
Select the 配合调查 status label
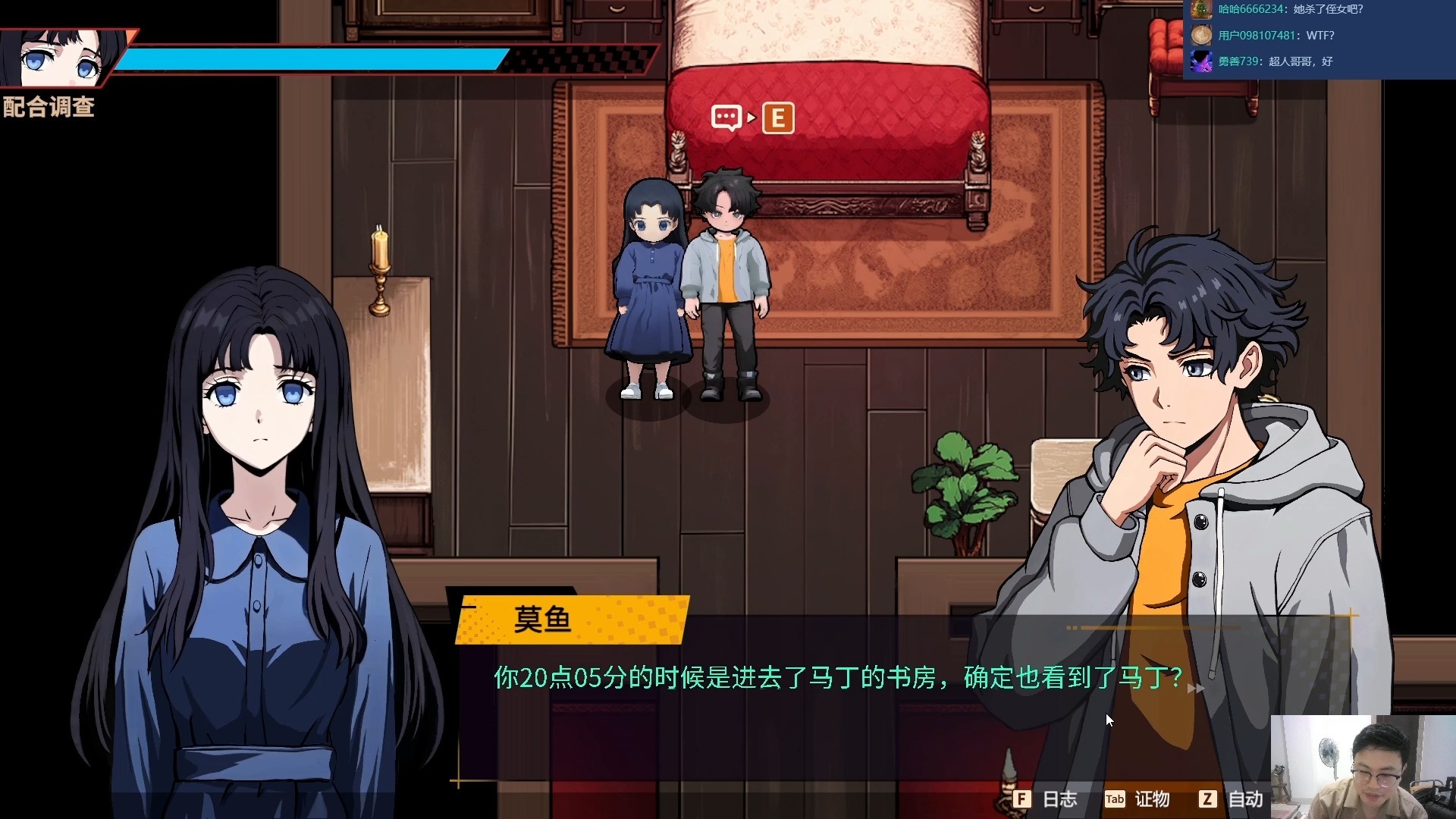pos(49,108)
